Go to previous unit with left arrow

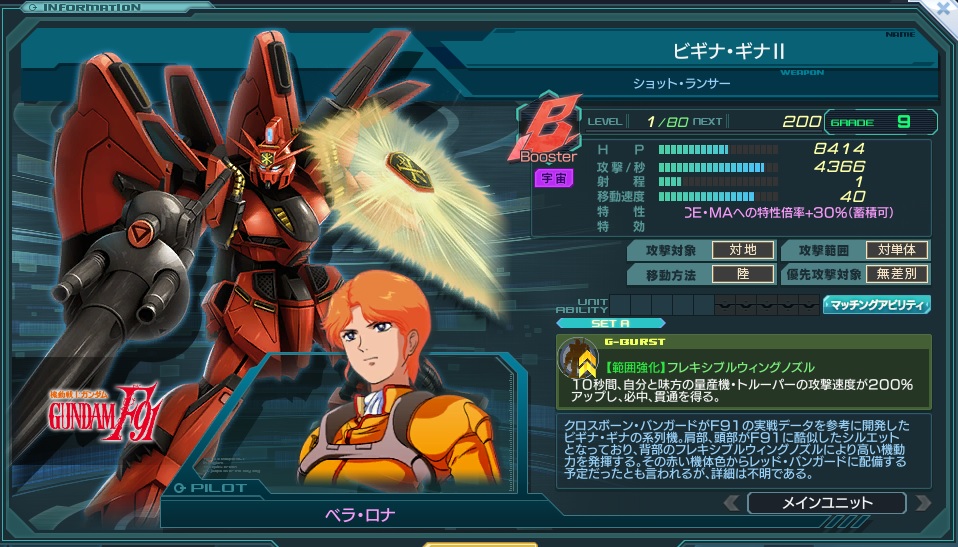click(732, 503)
